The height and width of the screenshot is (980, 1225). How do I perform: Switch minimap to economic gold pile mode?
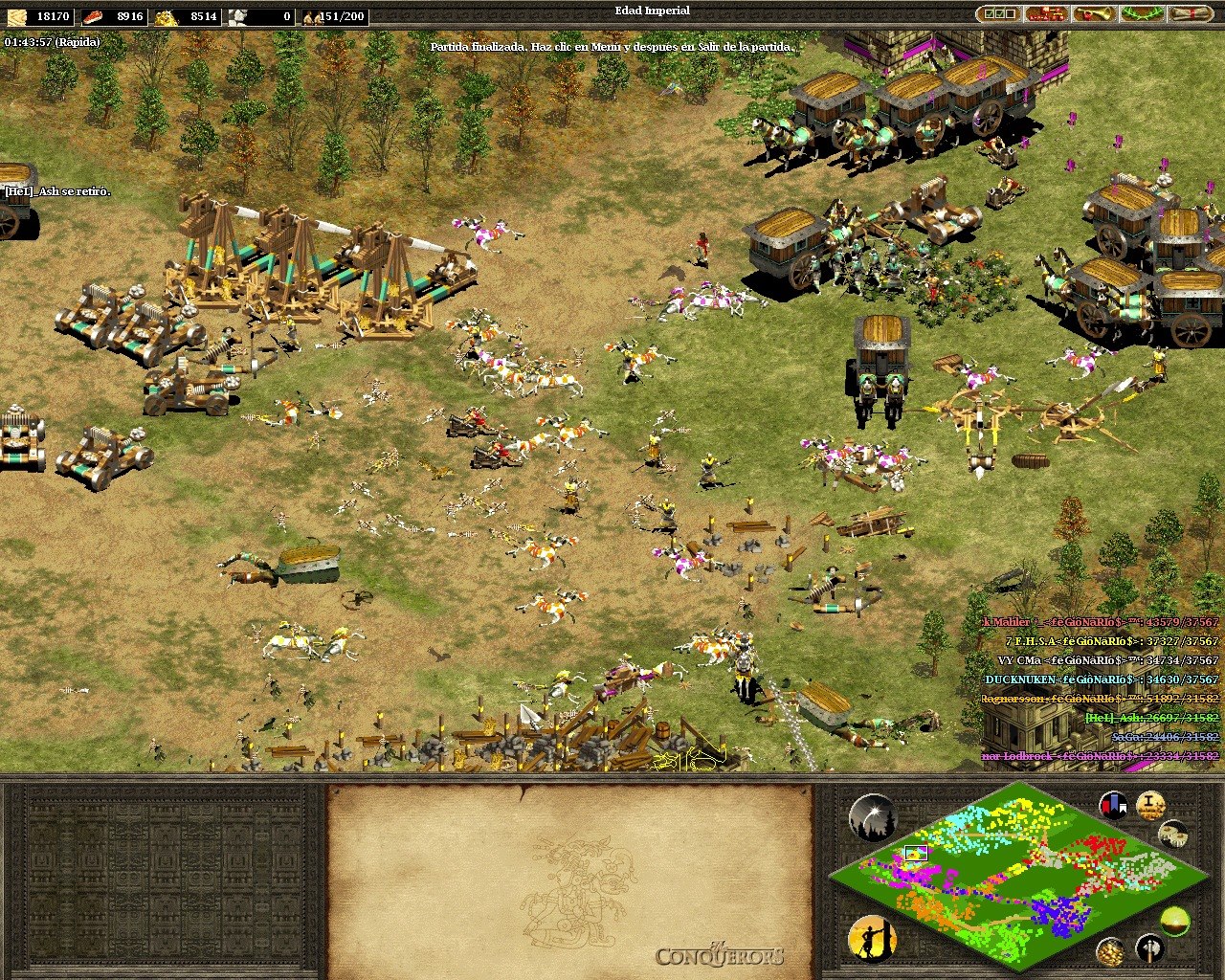[1110, 951]
